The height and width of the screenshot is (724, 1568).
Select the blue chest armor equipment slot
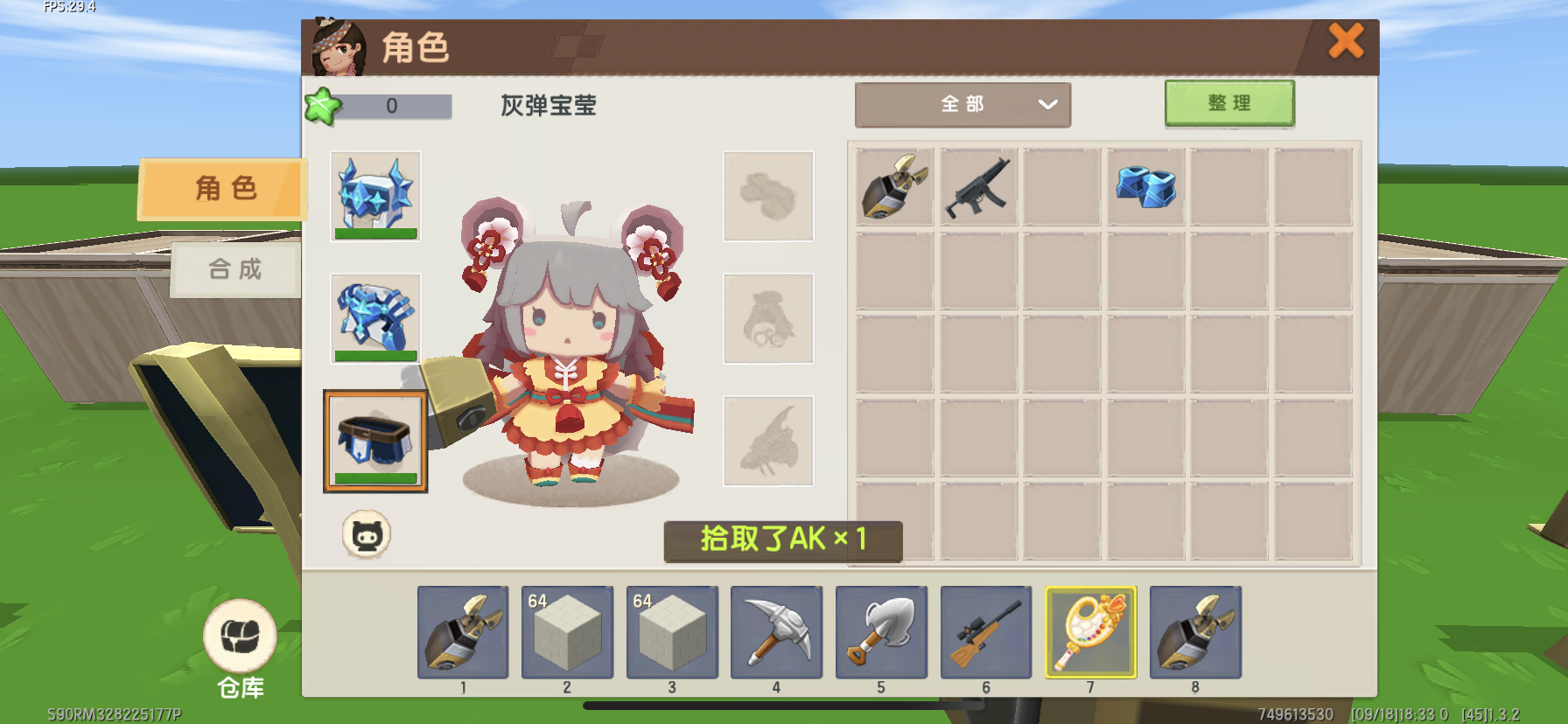(375, 318)
